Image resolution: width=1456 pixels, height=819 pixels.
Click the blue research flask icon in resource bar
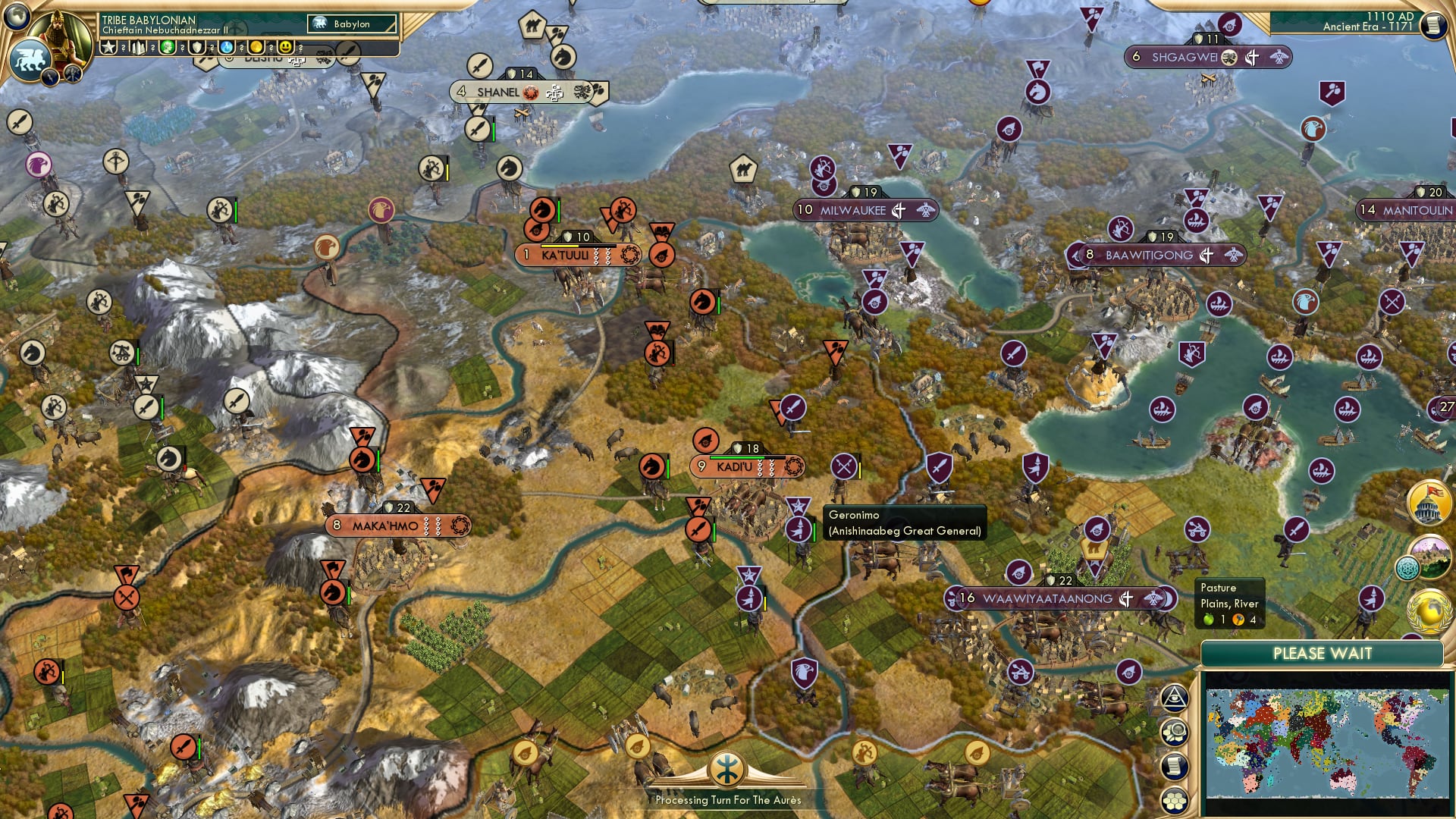[226, 48]
